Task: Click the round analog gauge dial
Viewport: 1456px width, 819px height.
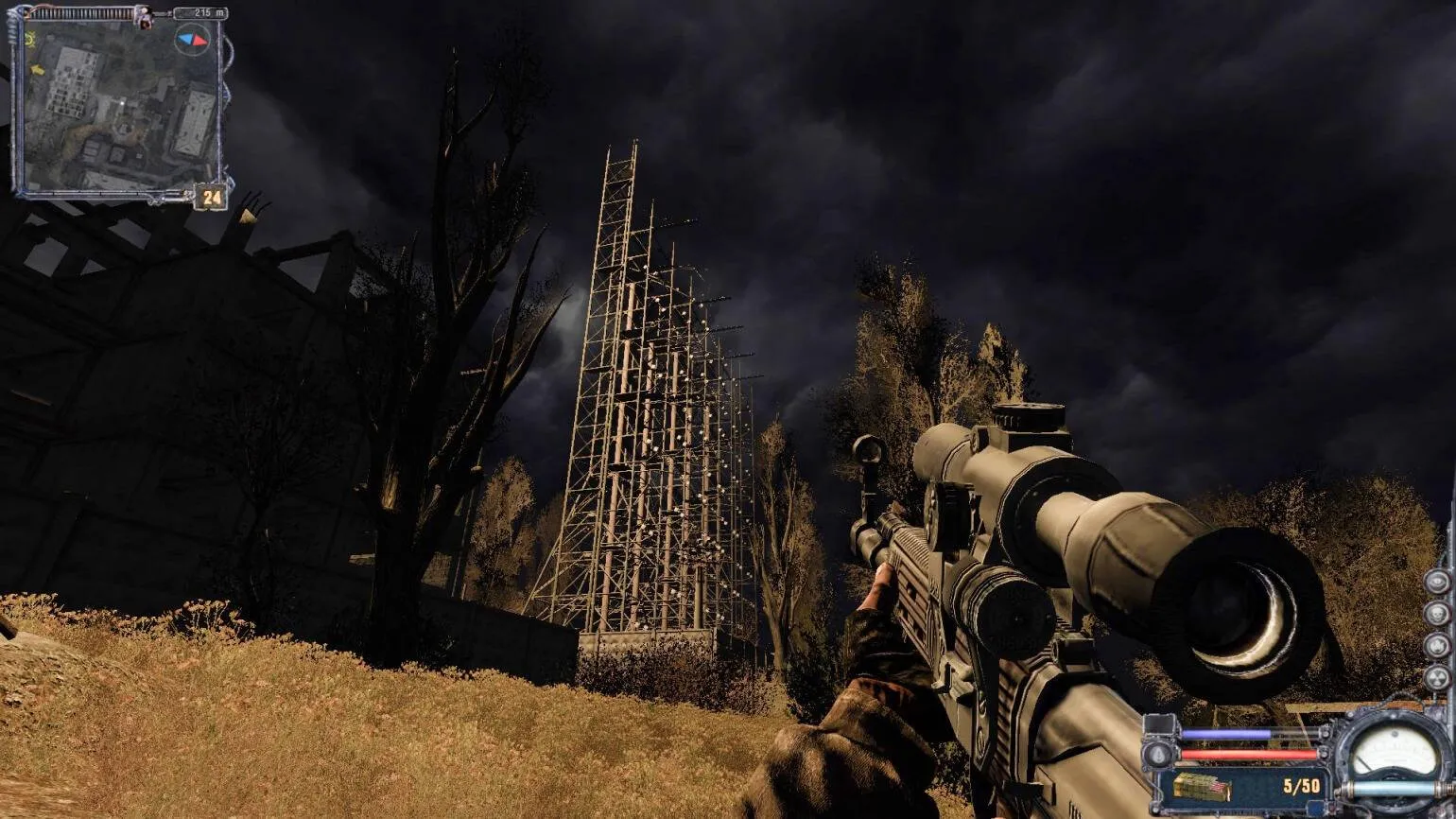Action: click(1395, 752)
